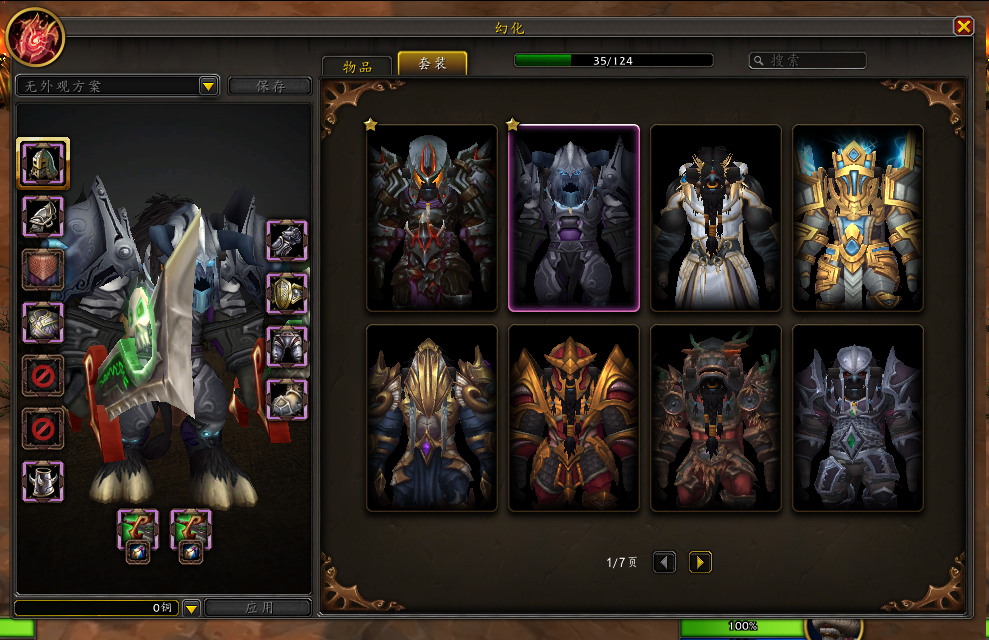Go to the previous page of sets

(x=664, y=562)
